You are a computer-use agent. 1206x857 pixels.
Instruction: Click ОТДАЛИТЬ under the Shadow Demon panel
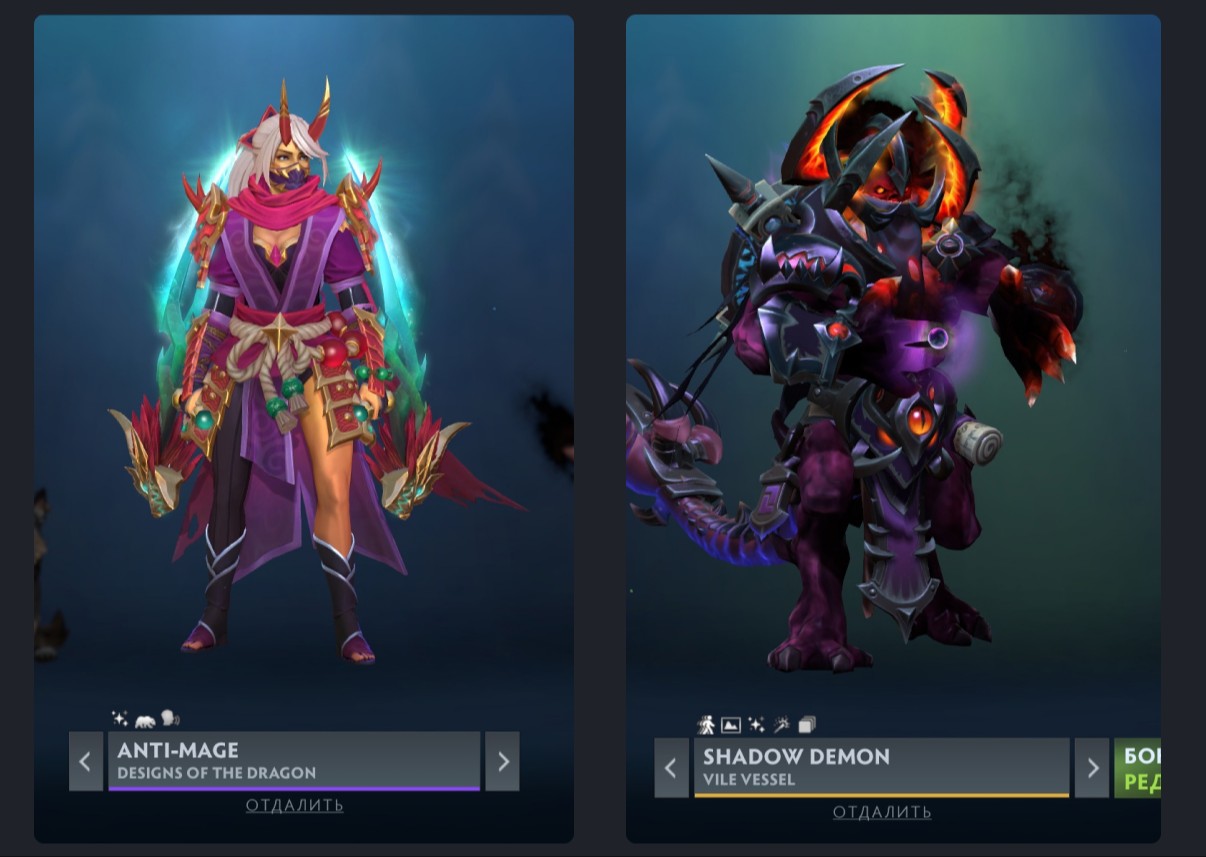click(x=881, y=812)
